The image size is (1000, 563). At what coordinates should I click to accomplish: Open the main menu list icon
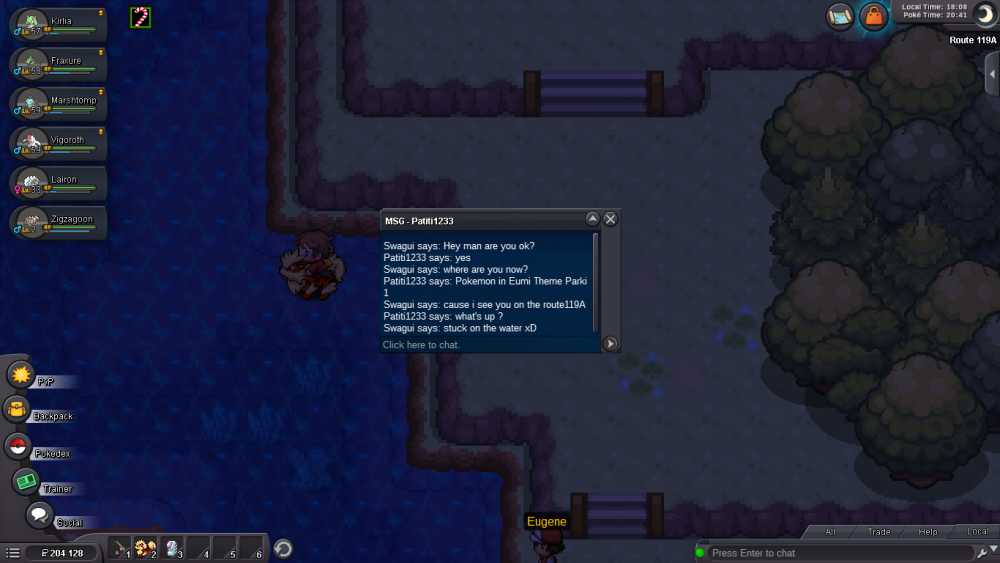click(12, 552)
